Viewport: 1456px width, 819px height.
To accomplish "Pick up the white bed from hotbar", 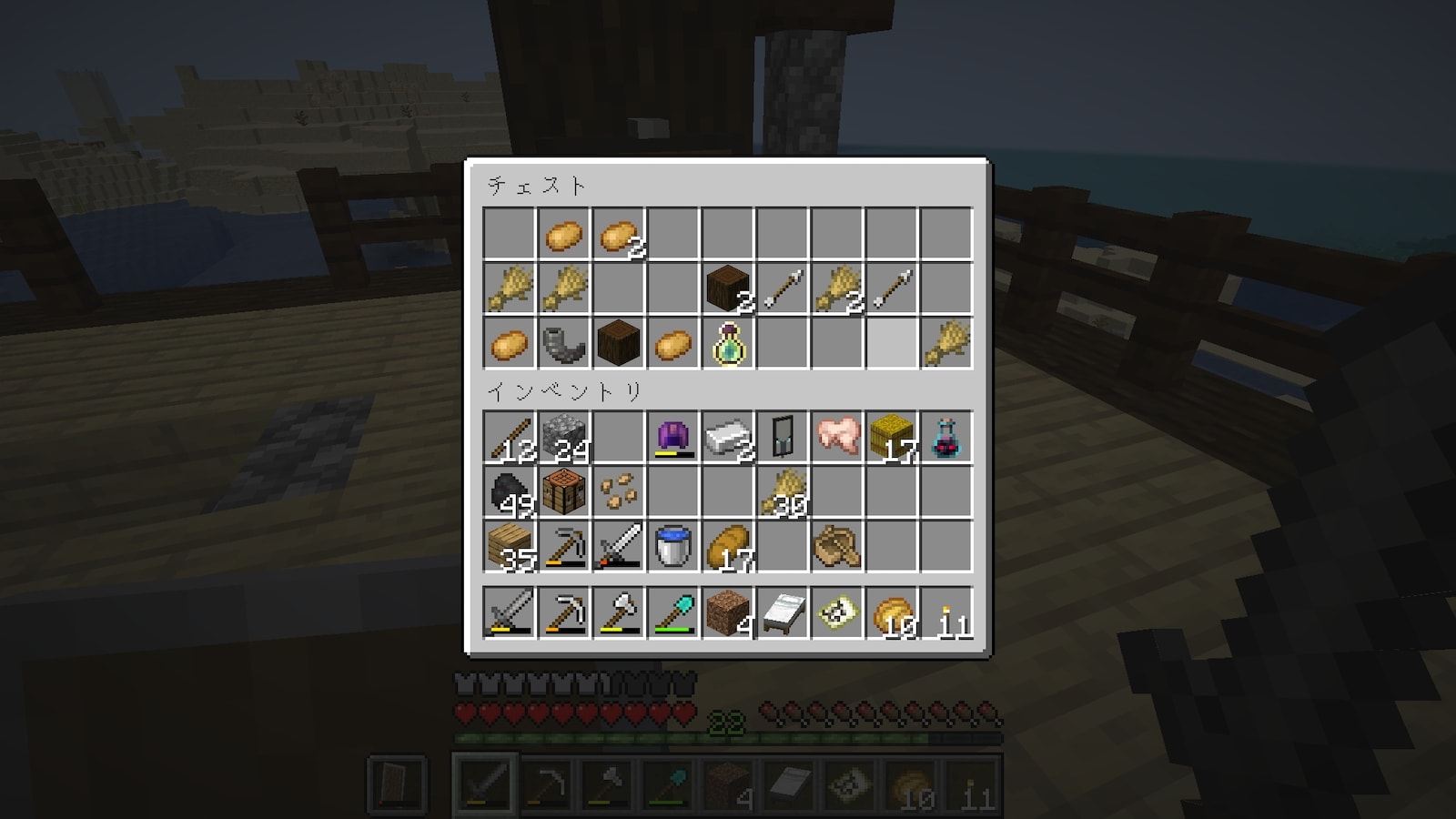I will point(782,612).
